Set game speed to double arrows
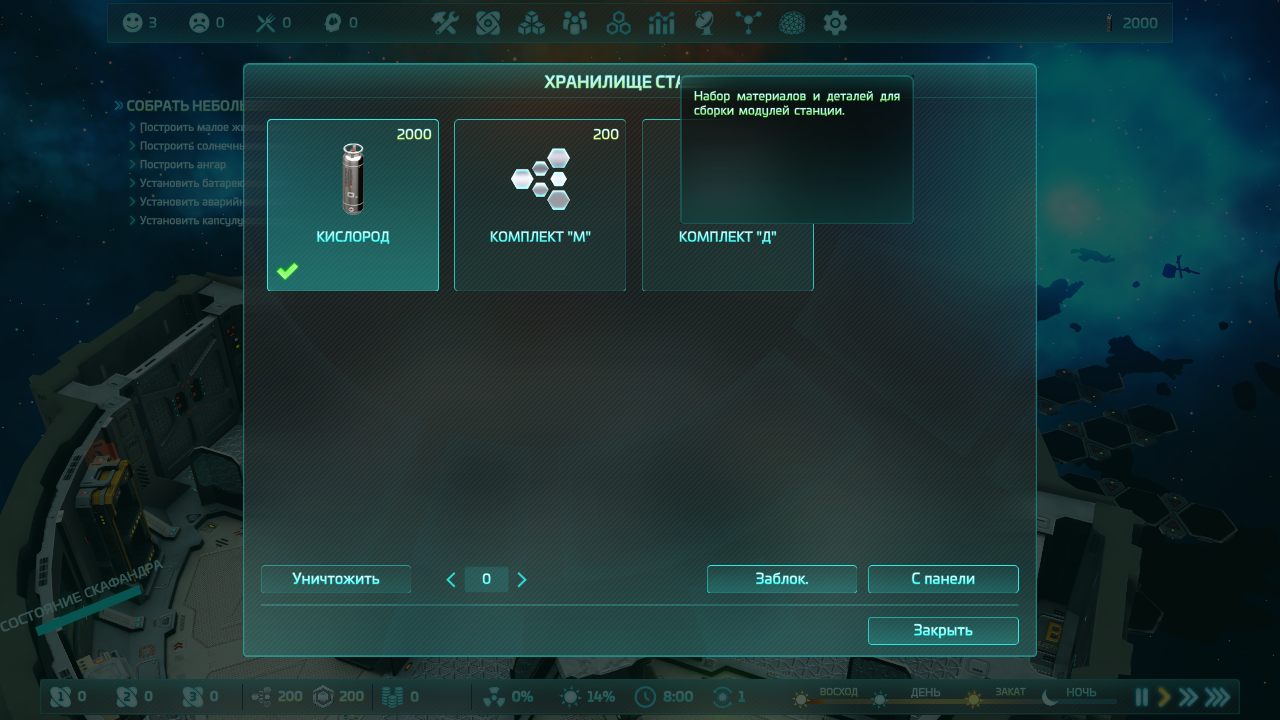Viewport: 1280px width, 720px height. [1188, 697]
